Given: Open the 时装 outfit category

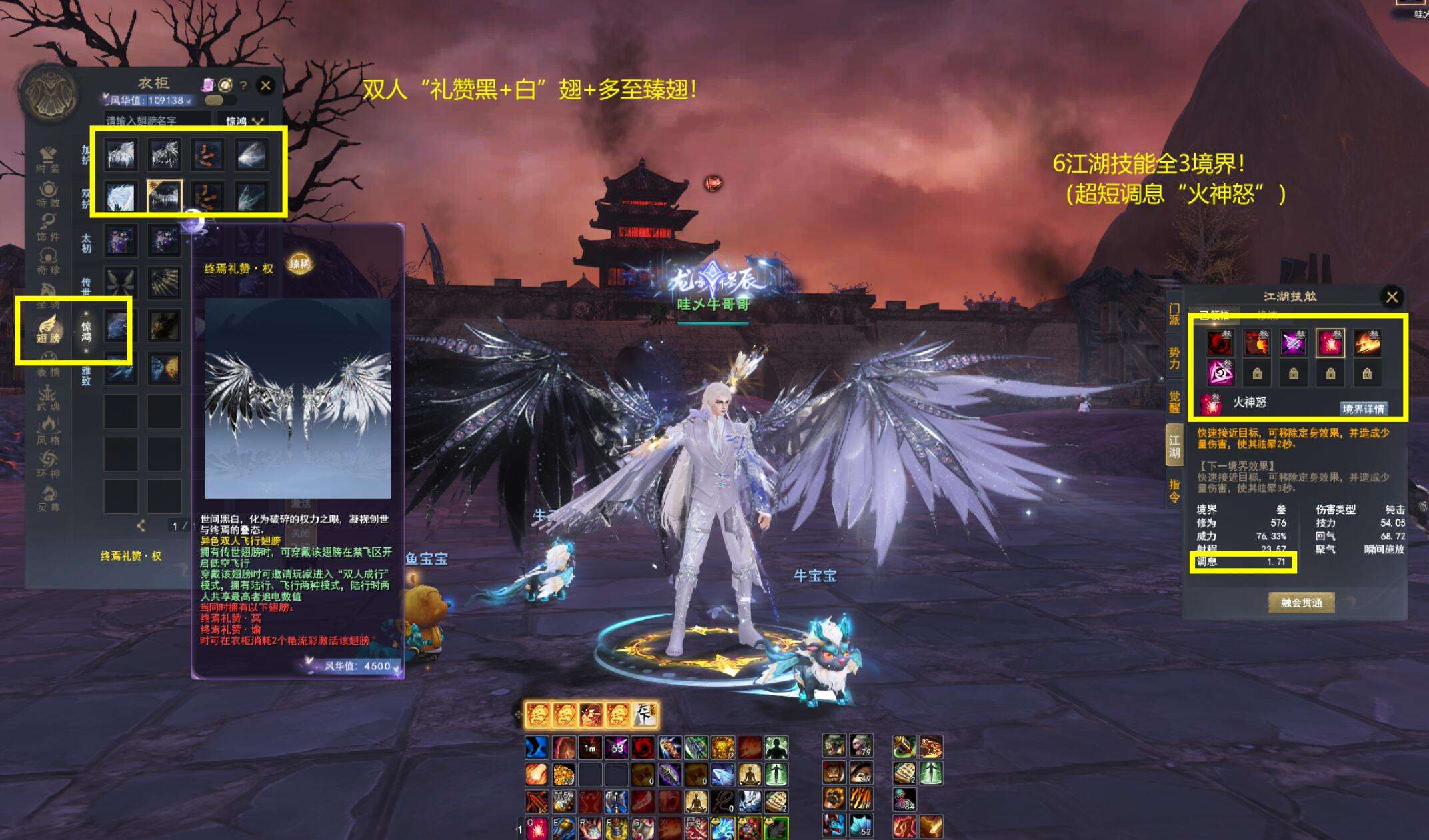Looking at the screenshot, I should pyautogui.click(x=48, y=160).
